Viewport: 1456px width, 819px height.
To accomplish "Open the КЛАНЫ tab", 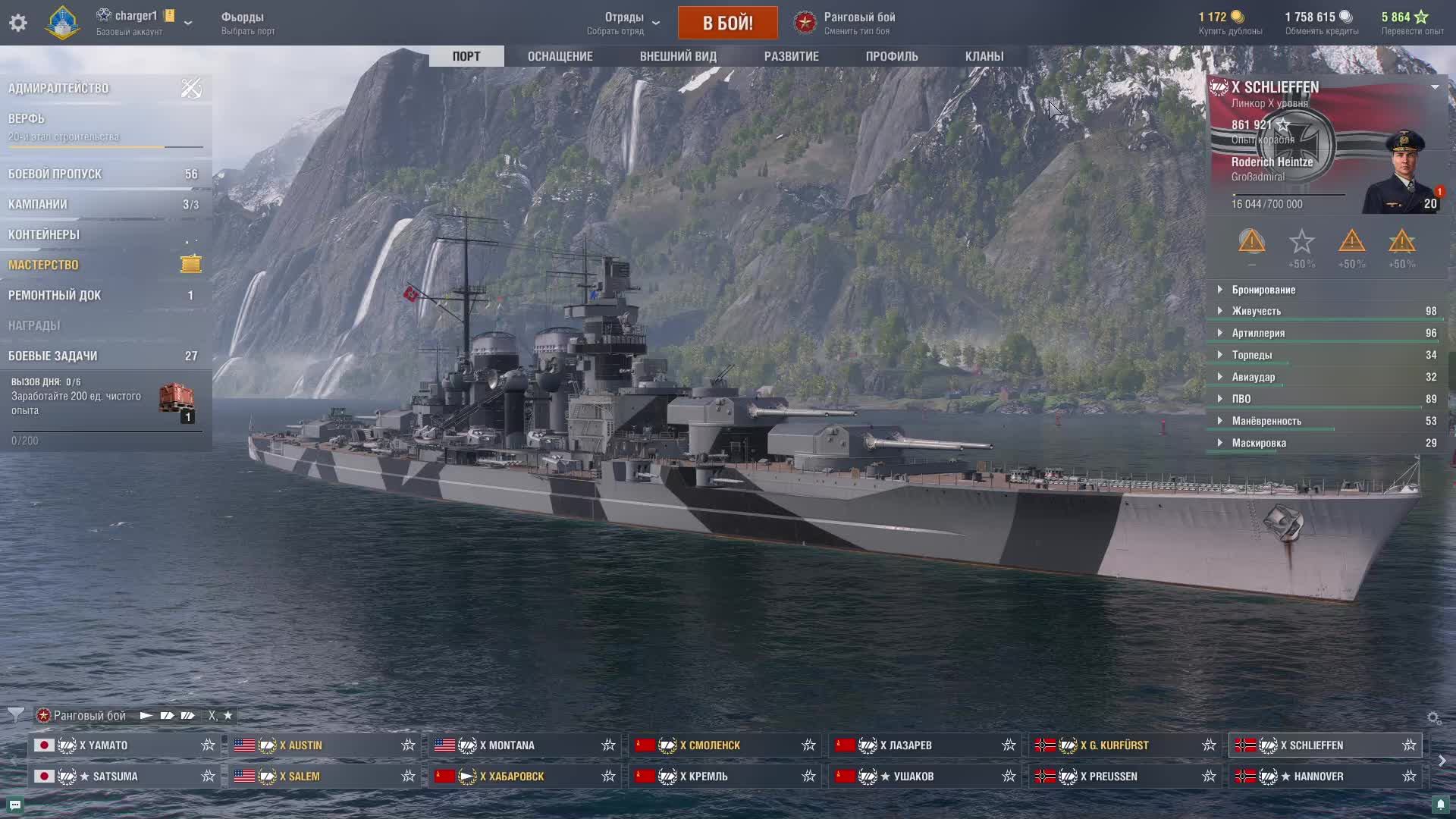I will click(x=984, y=56).
